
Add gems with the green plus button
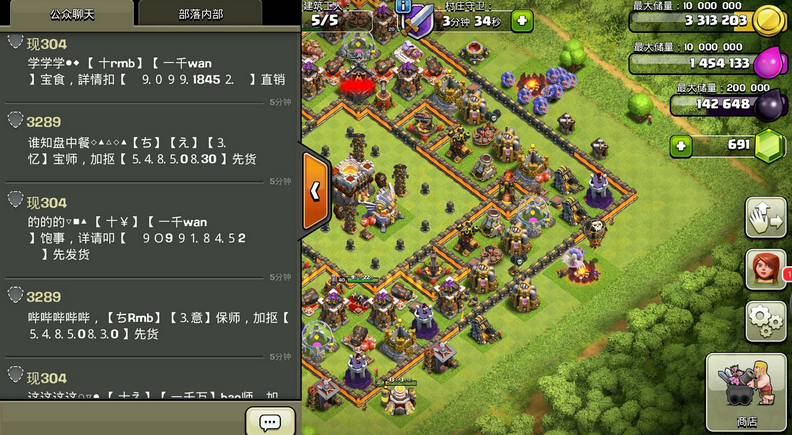[681, 146]
